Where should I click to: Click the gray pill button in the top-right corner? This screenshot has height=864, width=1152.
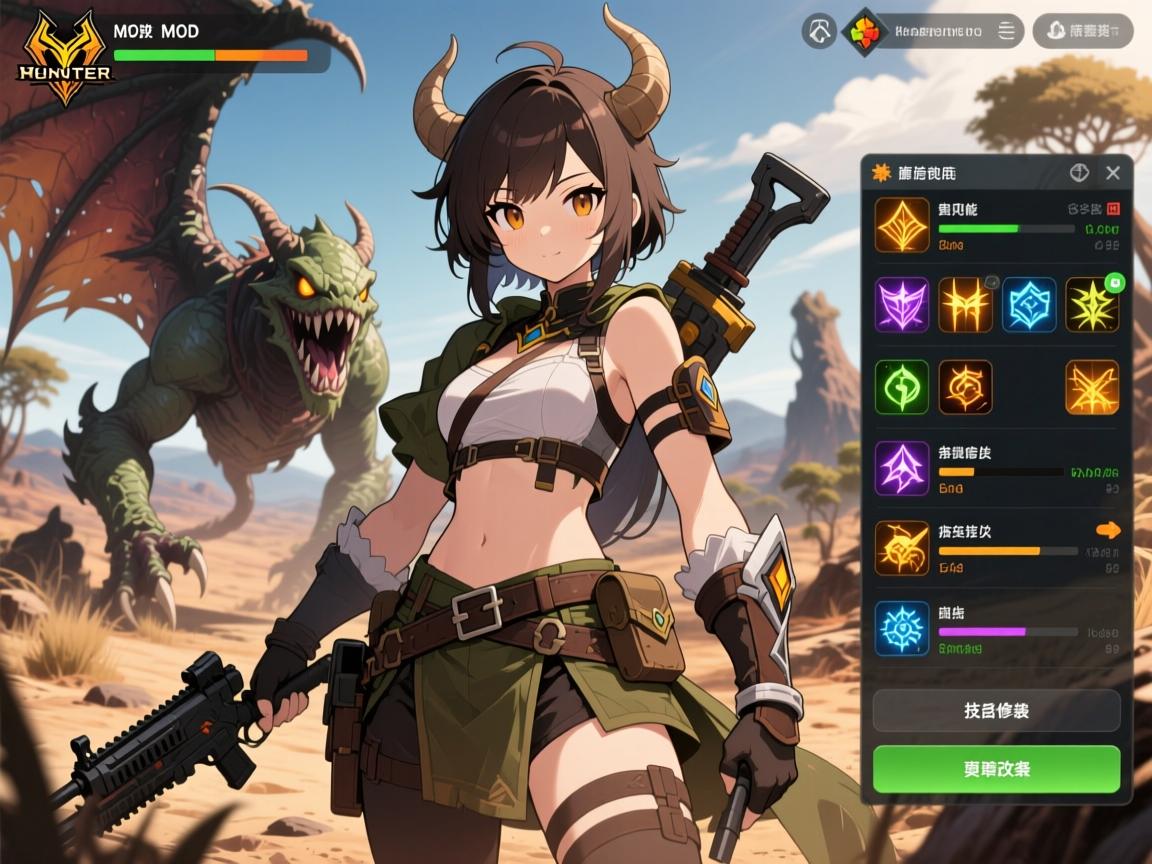click(x=1083, y=31)
